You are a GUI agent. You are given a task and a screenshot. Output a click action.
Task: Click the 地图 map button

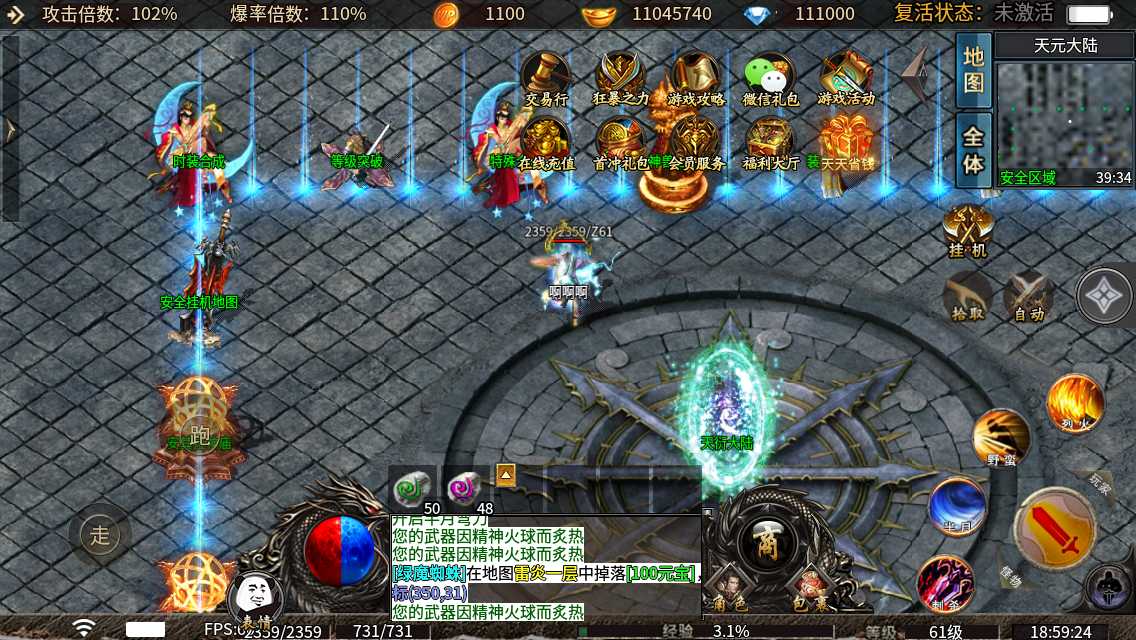[973, 70]
